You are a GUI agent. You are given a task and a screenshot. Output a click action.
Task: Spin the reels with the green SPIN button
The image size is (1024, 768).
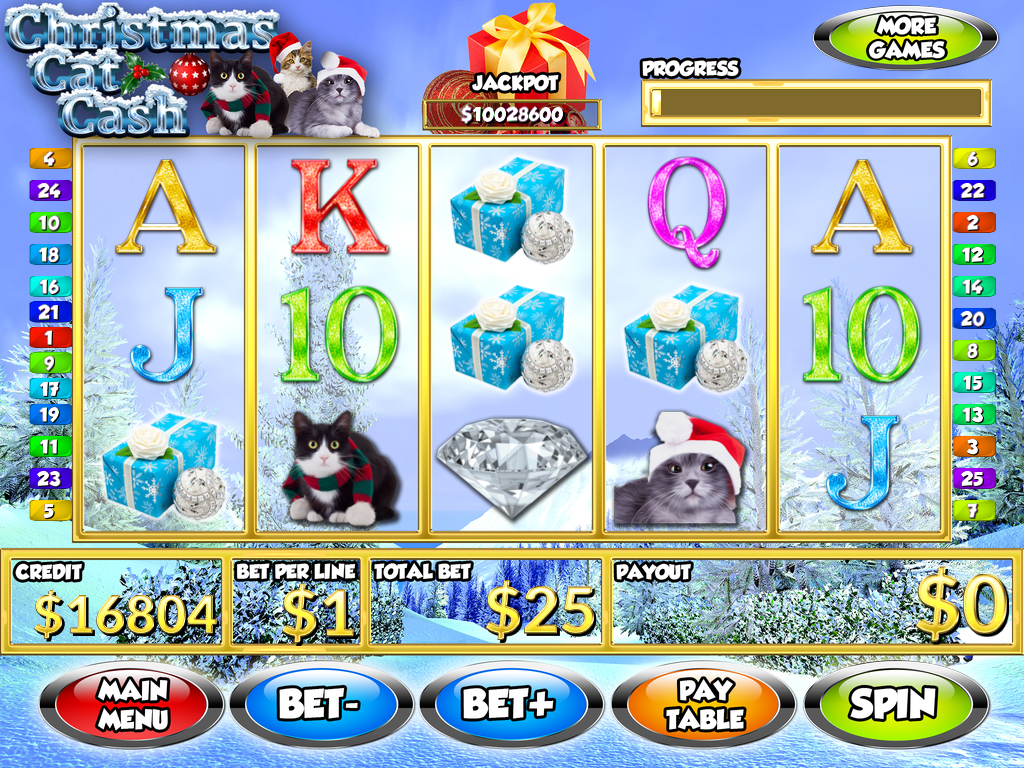coord(893,704)
